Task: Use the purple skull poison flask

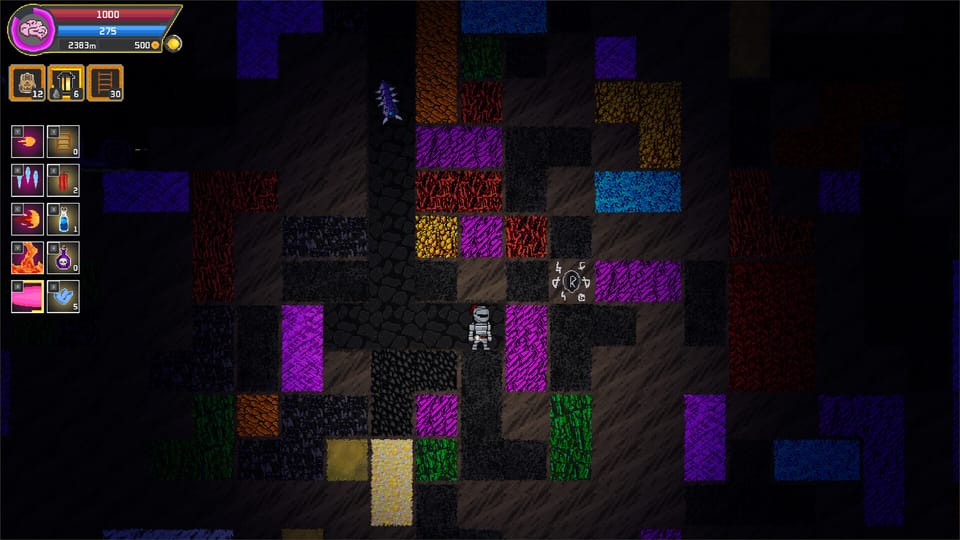Action: (63, 257)
